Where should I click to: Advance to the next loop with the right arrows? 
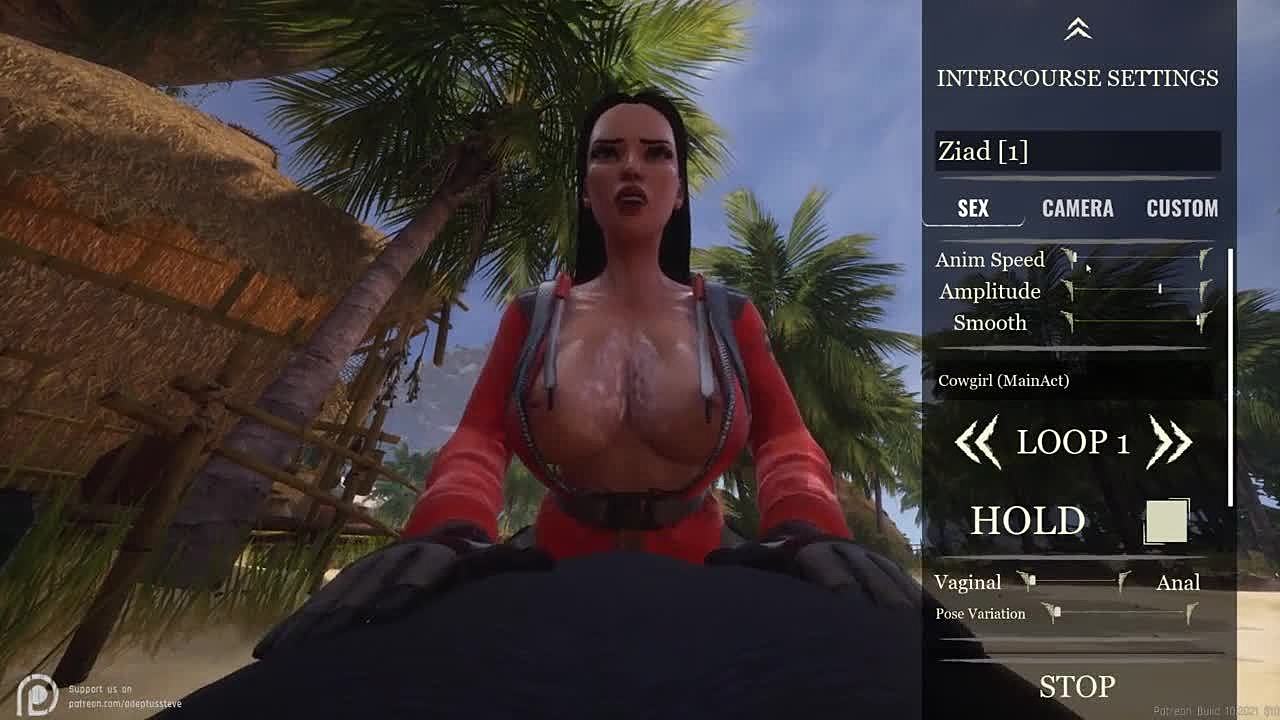click(1170, 442)
